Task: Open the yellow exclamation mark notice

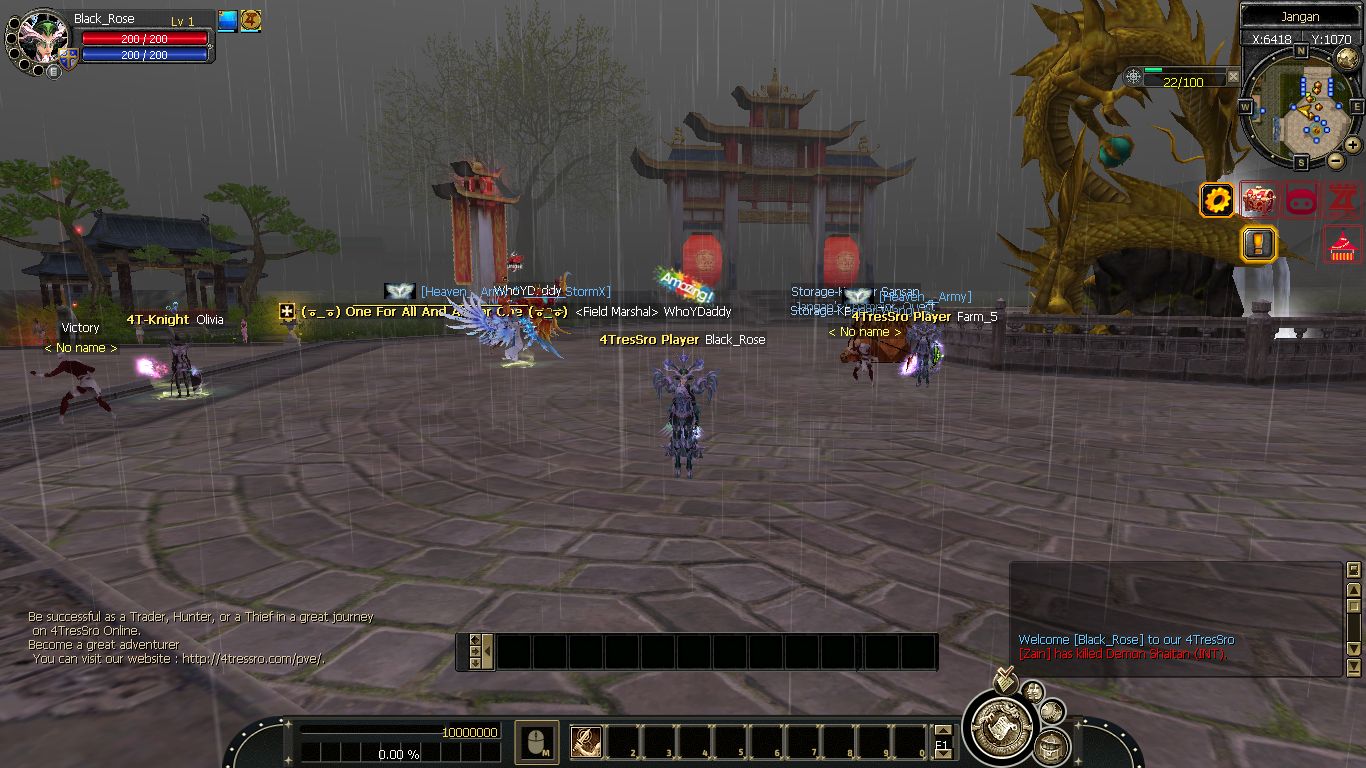Action: point(1258,244)
